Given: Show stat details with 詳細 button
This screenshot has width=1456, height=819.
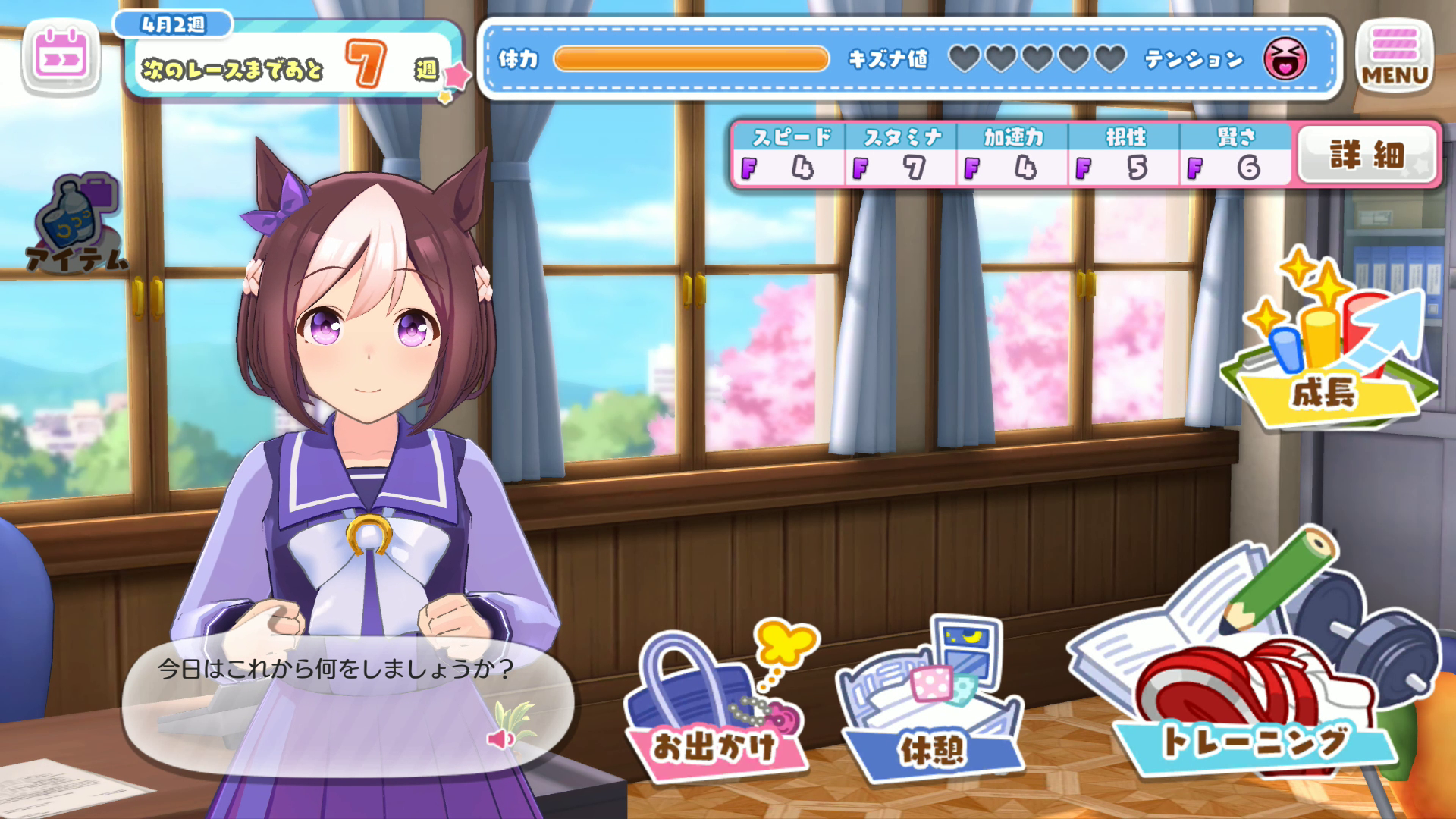Looking at the screenshot, I should point(1367,155).
